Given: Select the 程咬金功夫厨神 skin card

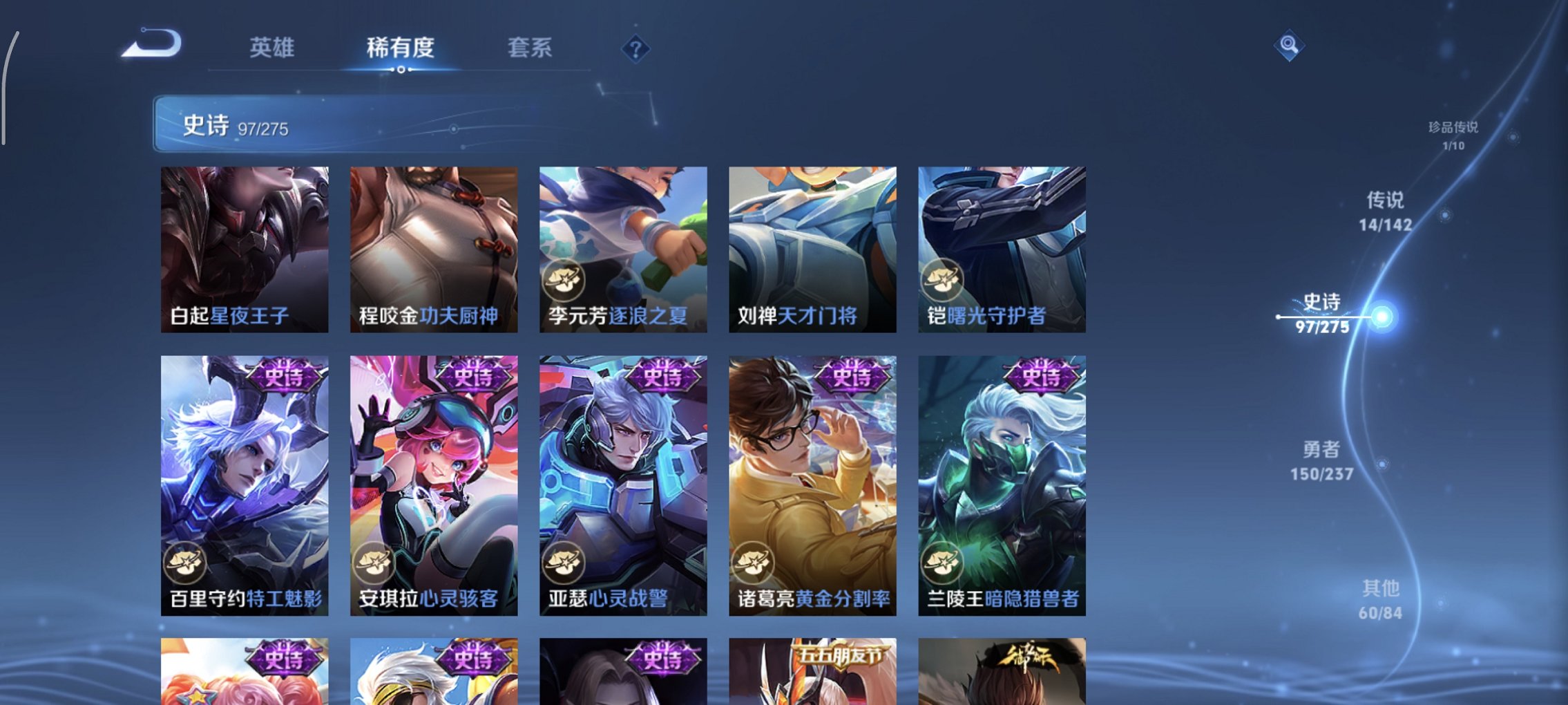Looking at the screenshot, I should (434, 249).
